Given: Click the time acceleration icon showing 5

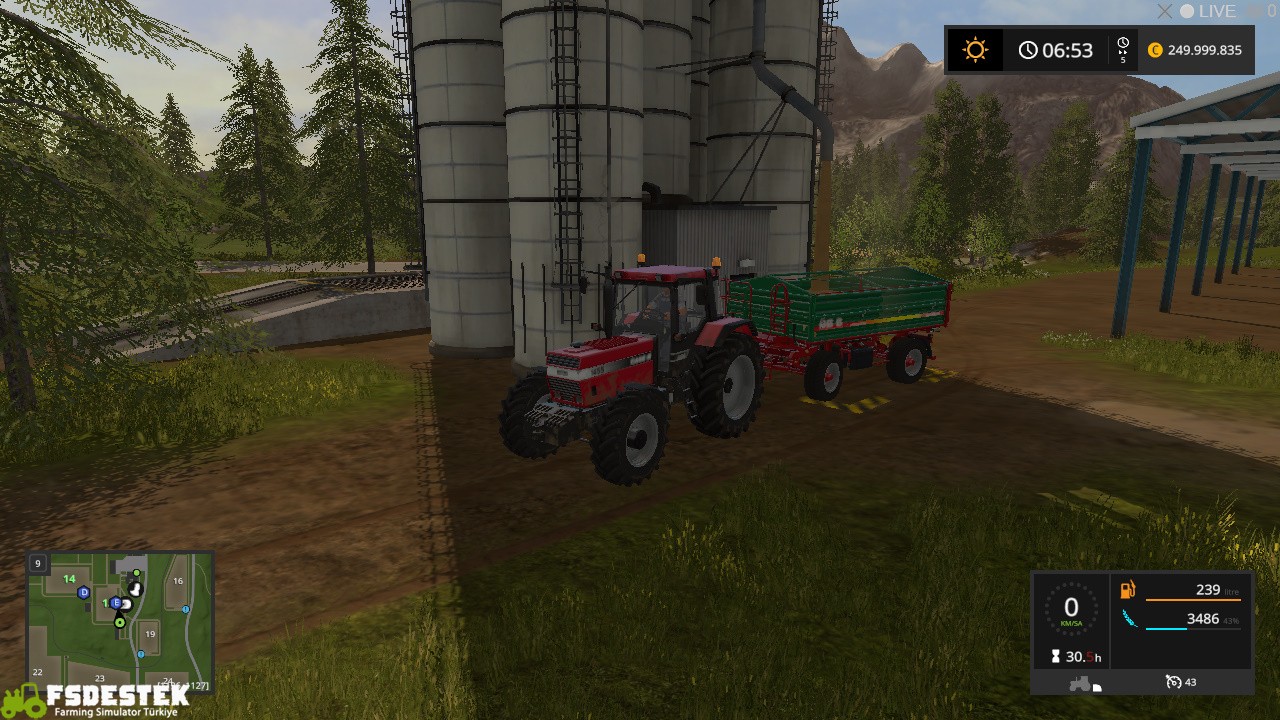Looking at the screenshot, I should point(1122,49).
